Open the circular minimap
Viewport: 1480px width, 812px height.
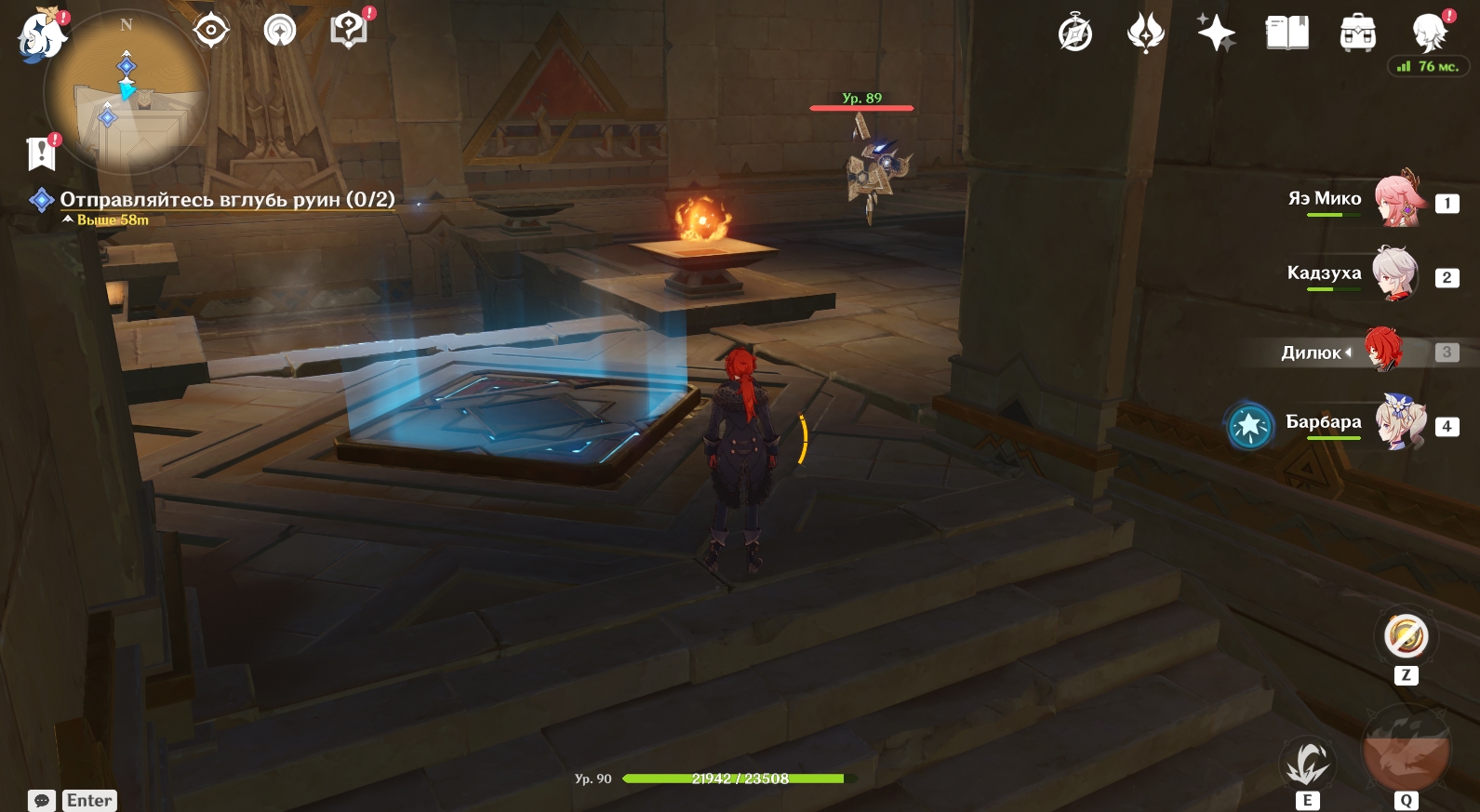(x=127, y=93)
